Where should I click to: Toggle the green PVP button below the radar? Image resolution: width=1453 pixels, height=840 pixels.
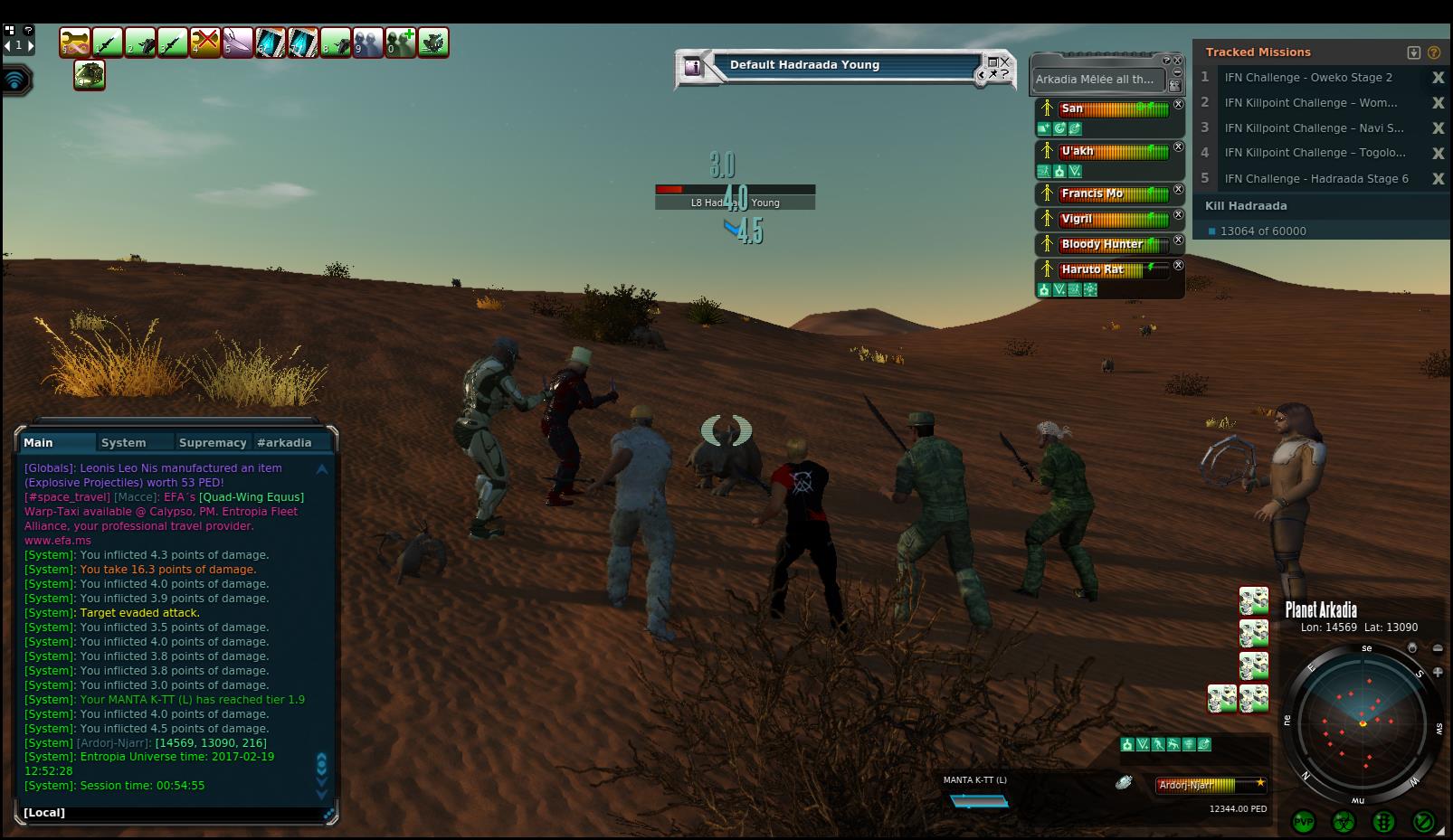click(x=1303, y=822)
